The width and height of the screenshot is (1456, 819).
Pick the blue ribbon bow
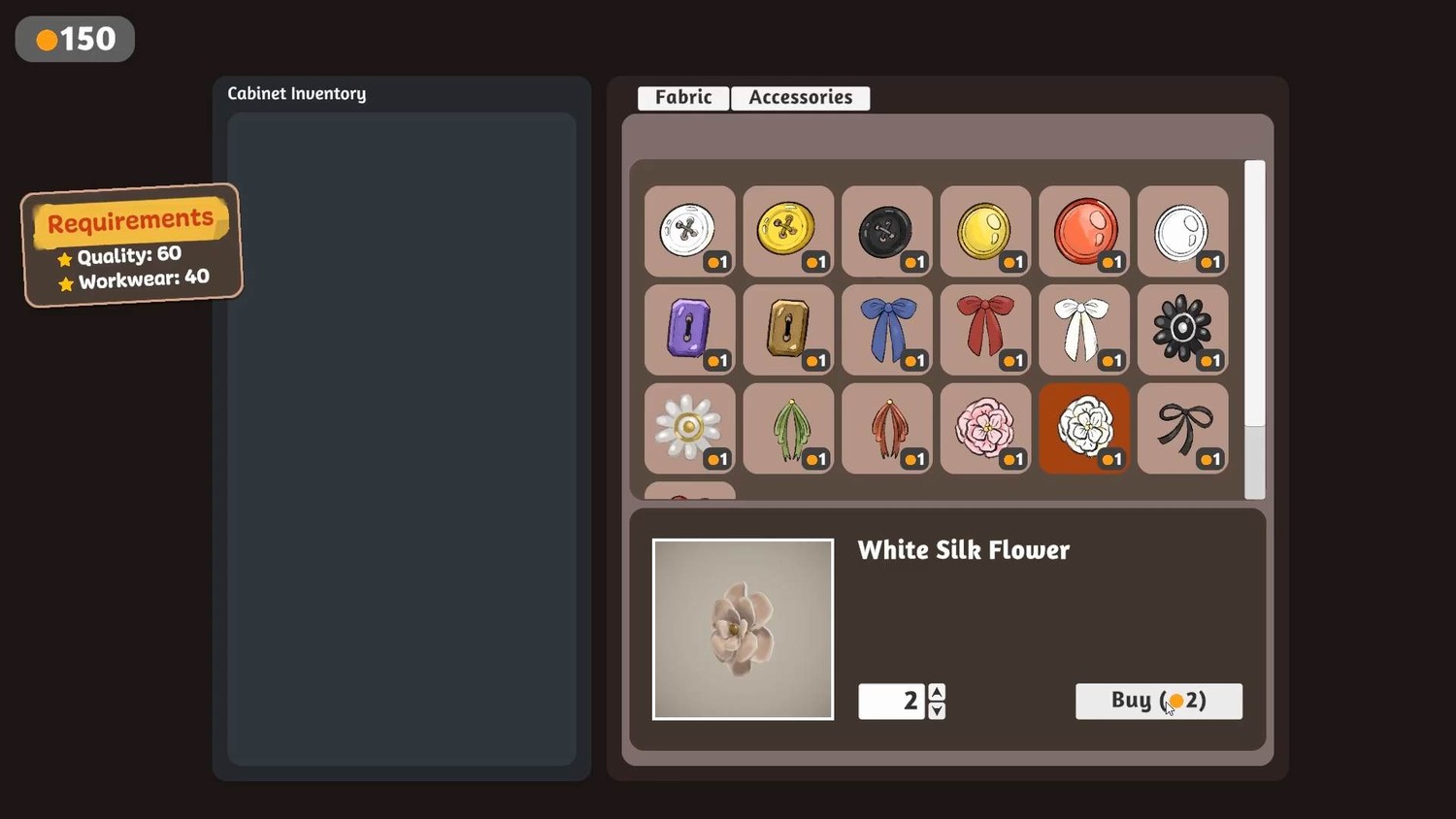[886, 330]
